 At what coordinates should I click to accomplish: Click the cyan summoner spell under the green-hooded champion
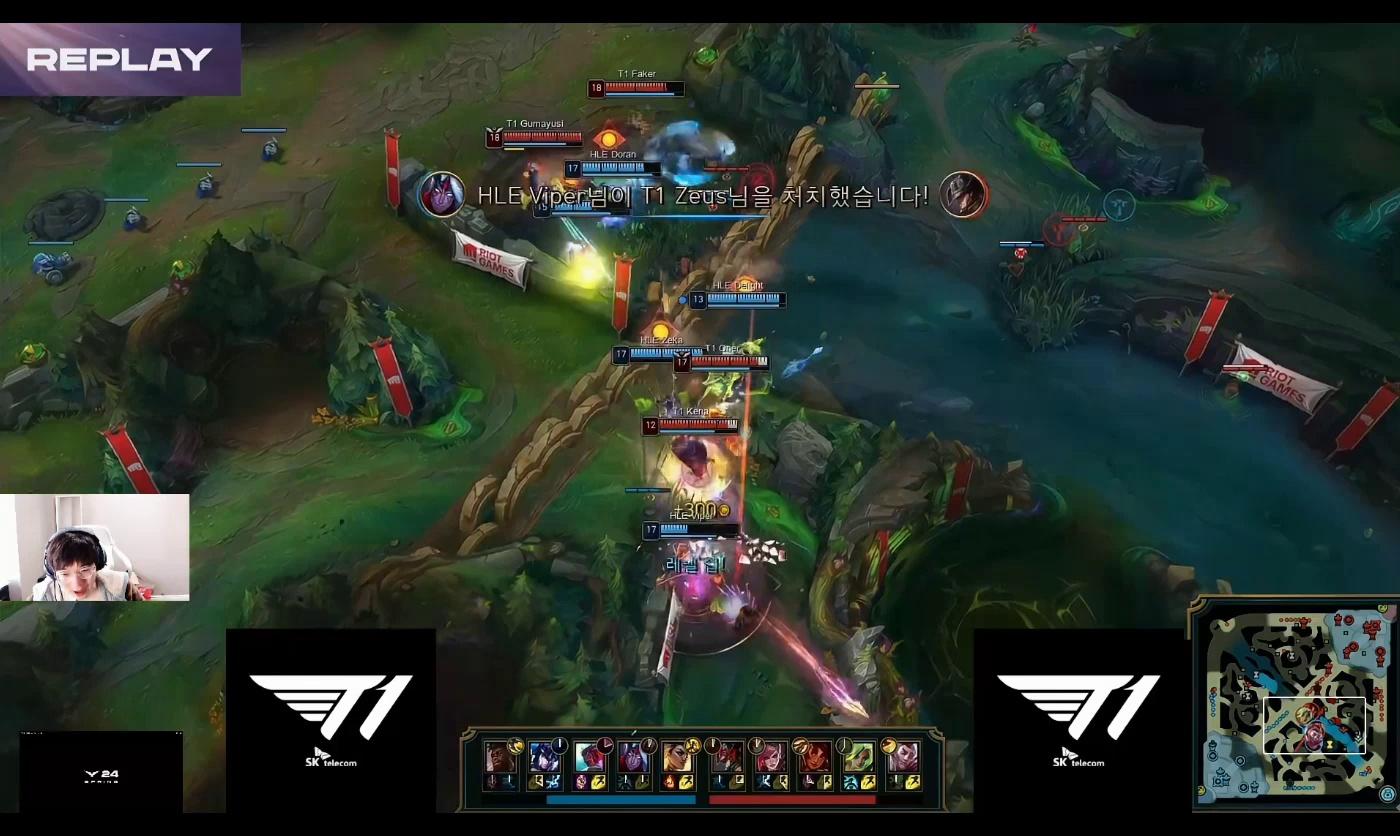pos(849,782)
